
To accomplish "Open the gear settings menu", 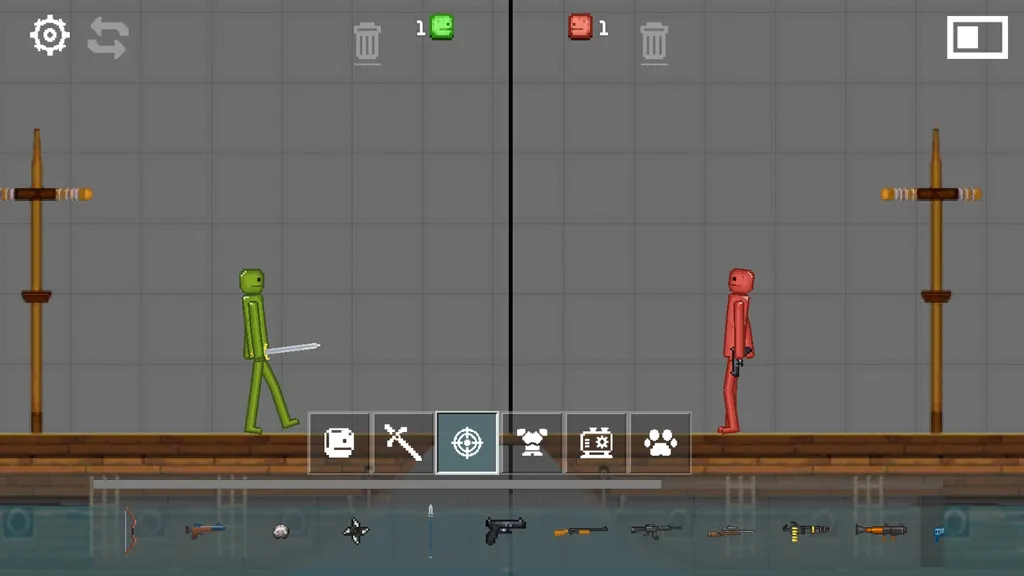I will coord(49,36).
